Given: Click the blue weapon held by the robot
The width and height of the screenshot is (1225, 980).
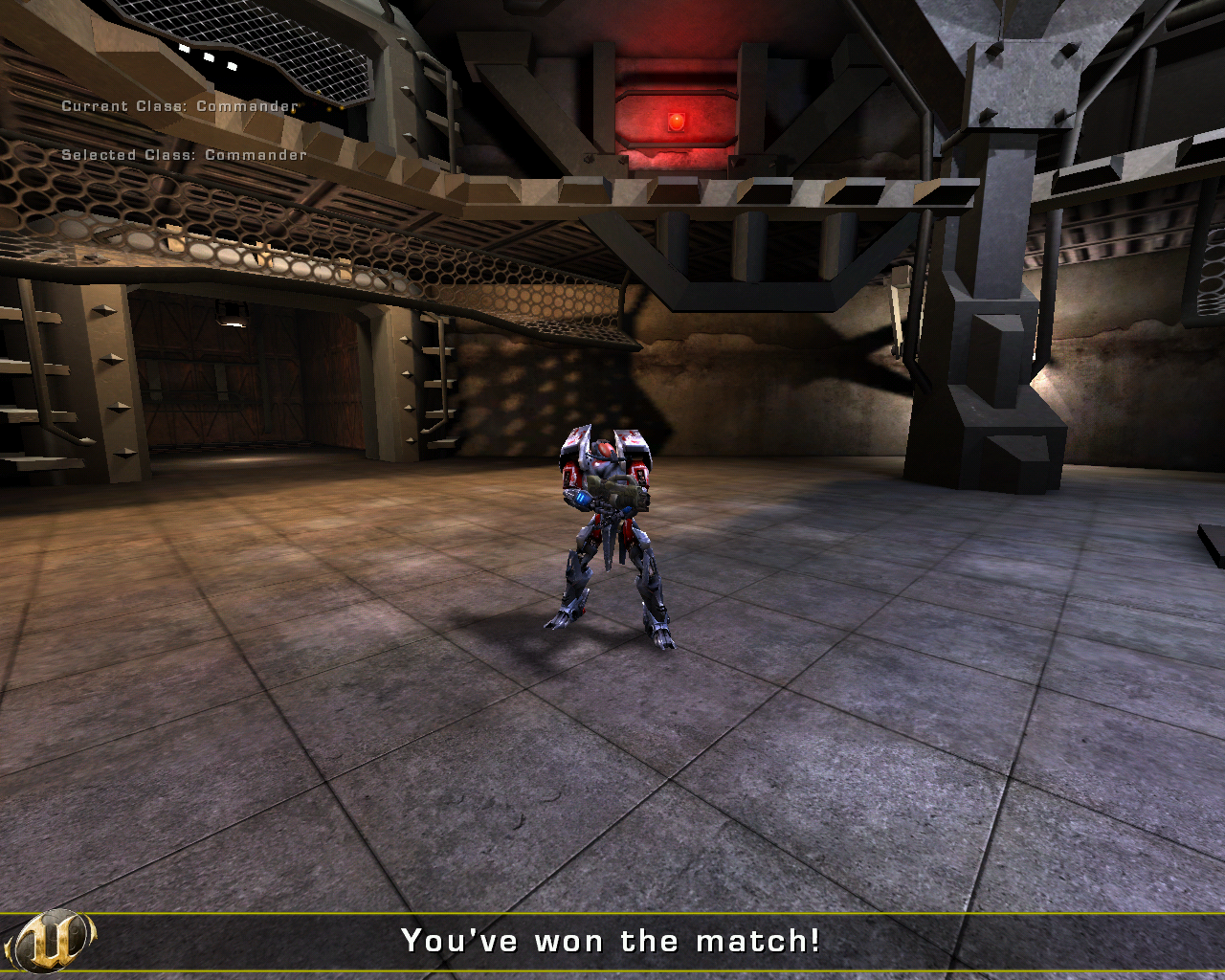Looking at the screenshot, I should click(582, 500).
